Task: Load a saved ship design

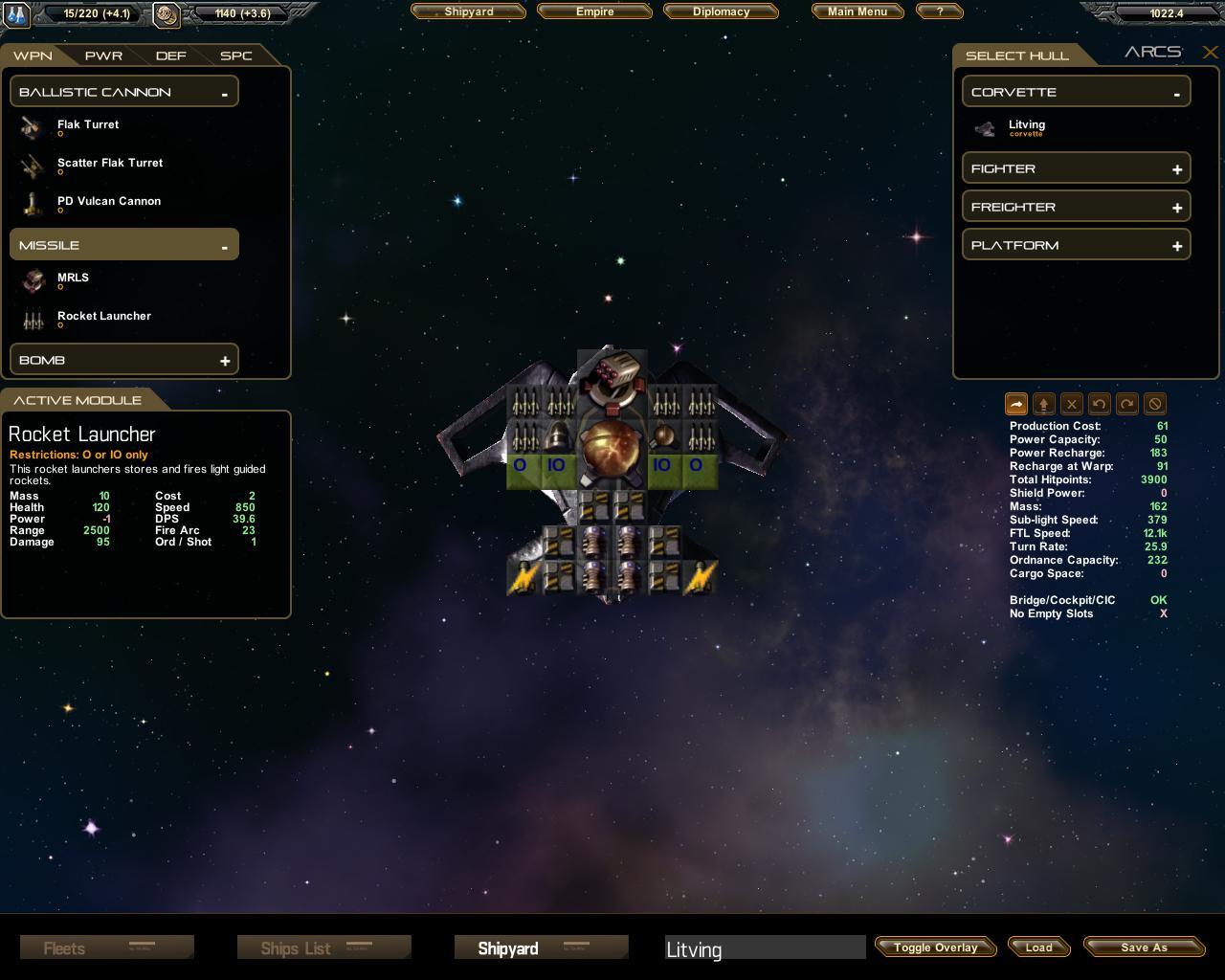Action: click(1038, 947)
